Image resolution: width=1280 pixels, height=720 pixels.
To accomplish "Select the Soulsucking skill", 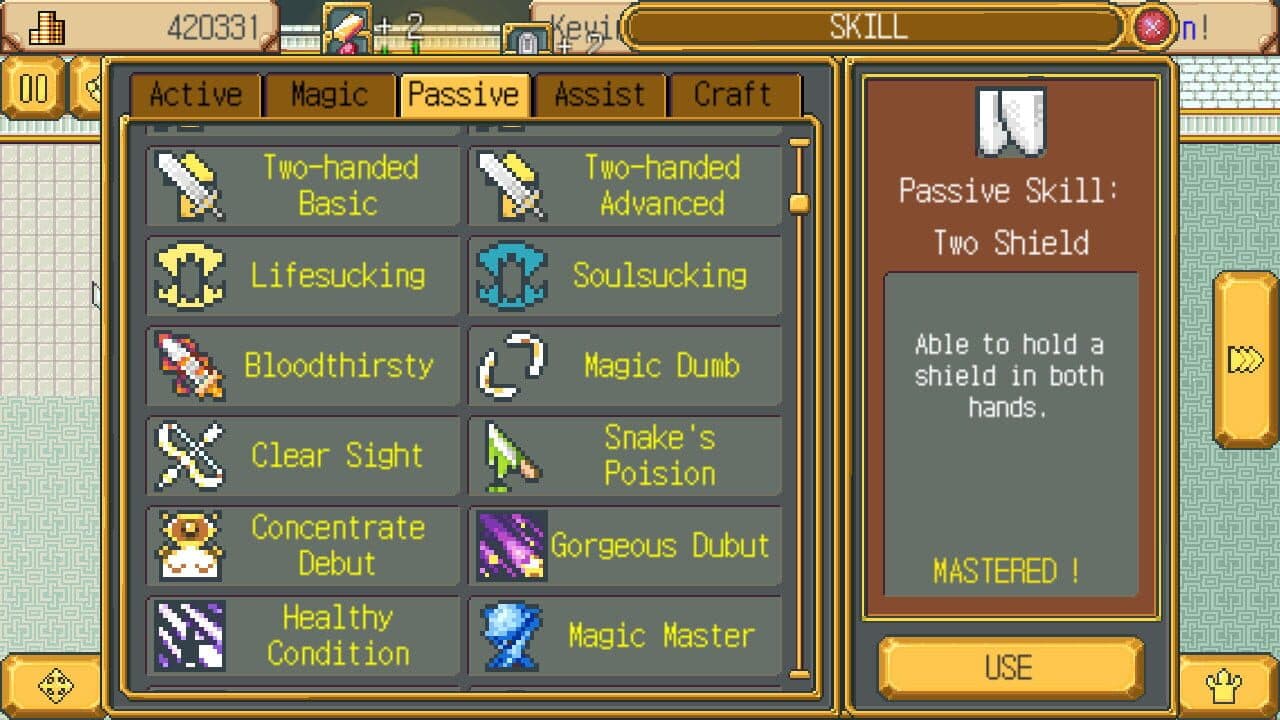I will 624,275.
